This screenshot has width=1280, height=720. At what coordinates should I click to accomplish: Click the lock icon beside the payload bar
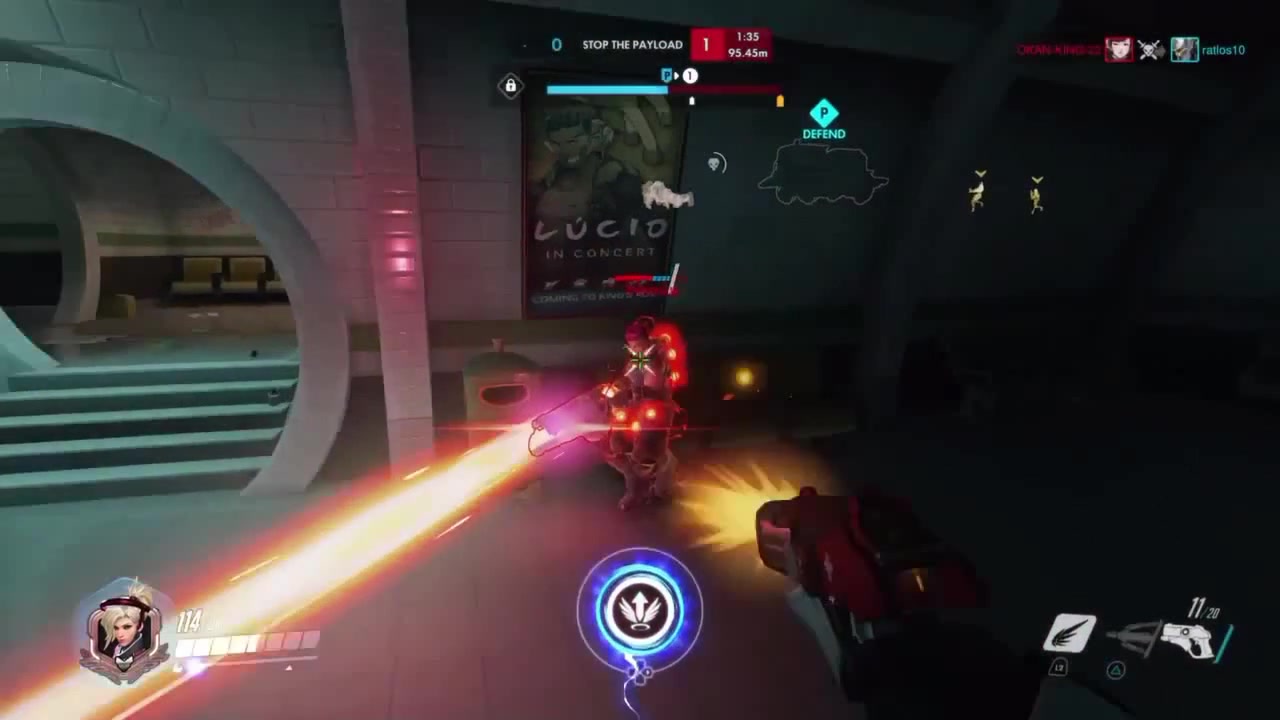click(510, 87)
